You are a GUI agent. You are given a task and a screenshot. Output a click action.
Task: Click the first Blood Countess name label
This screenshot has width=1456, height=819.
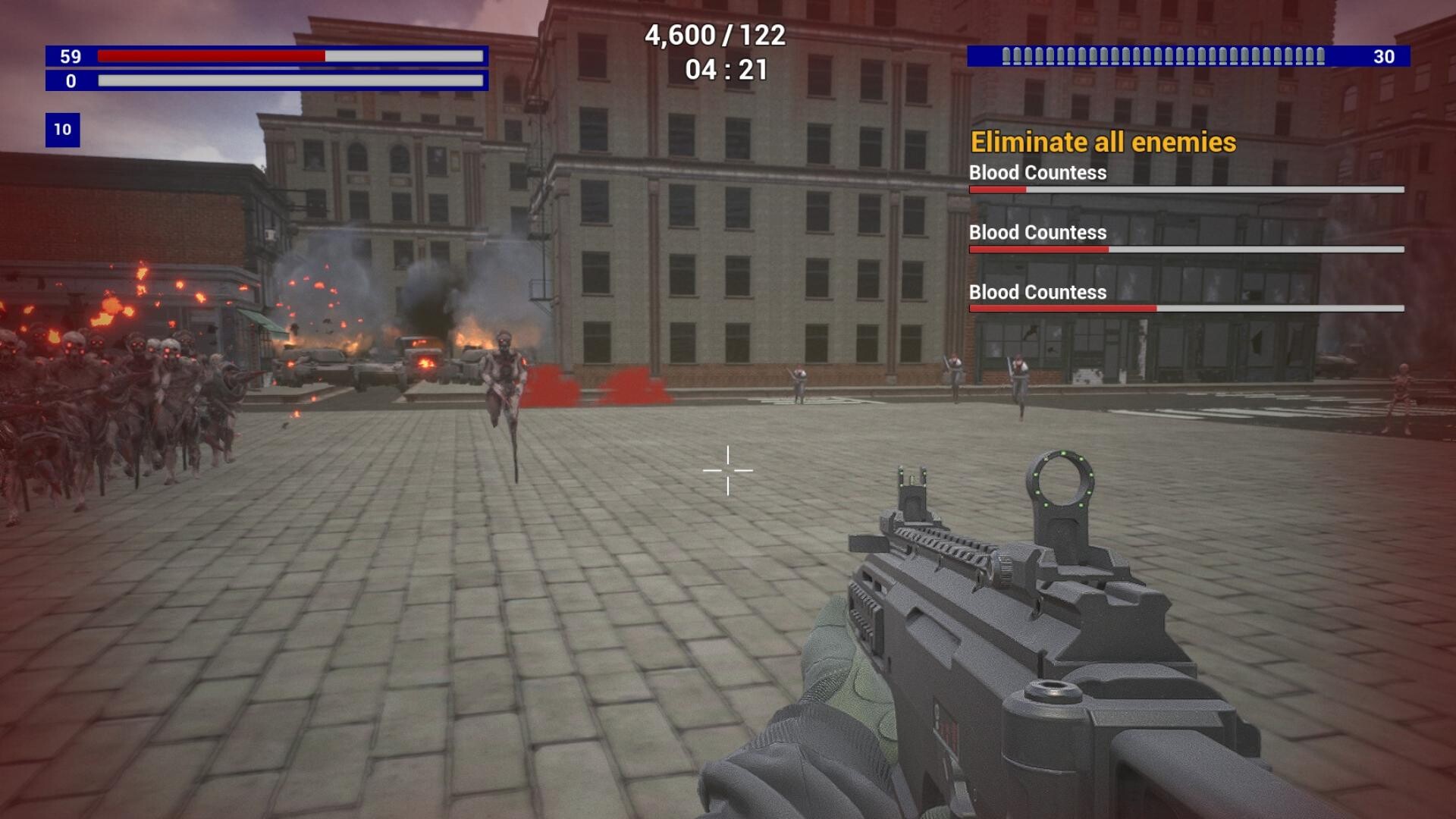click(1036, 173)
